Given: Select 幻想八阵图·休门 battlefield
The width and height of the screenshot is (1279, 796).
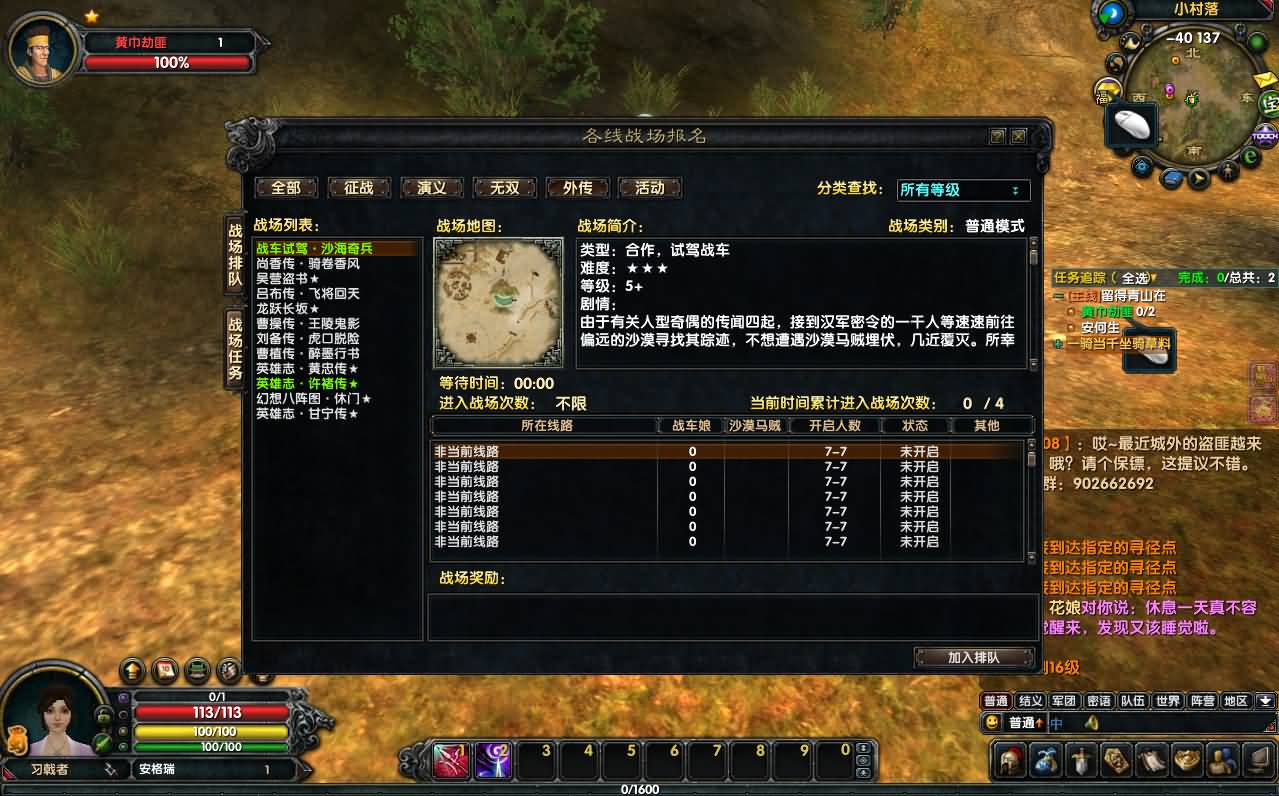Looking at the screenshot, I should point(314,399).
